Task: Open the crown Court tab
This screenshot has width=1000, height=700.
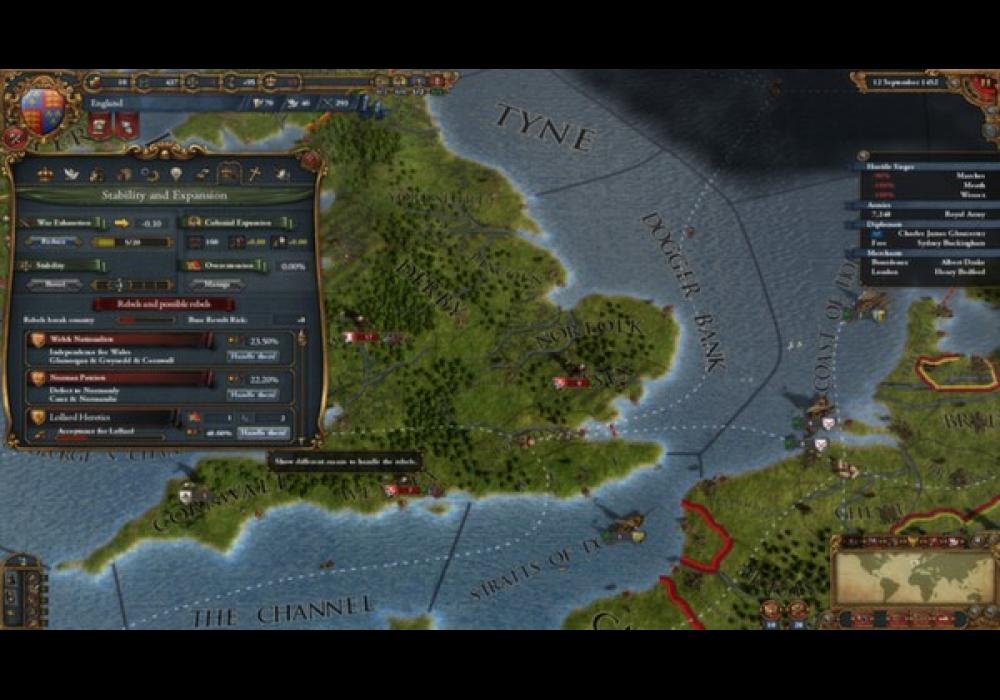Action: (x=44, y=174)
